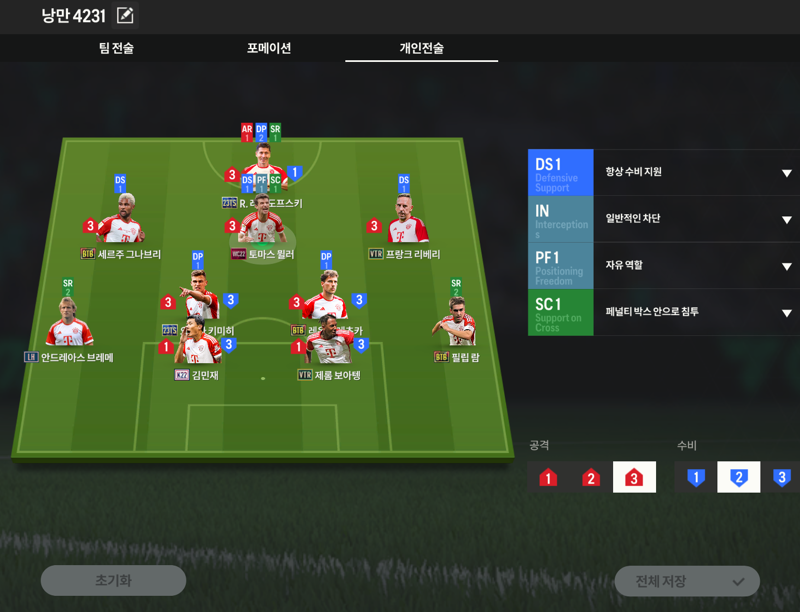Pick 필립 람 on the pitch

click(456, 326)
